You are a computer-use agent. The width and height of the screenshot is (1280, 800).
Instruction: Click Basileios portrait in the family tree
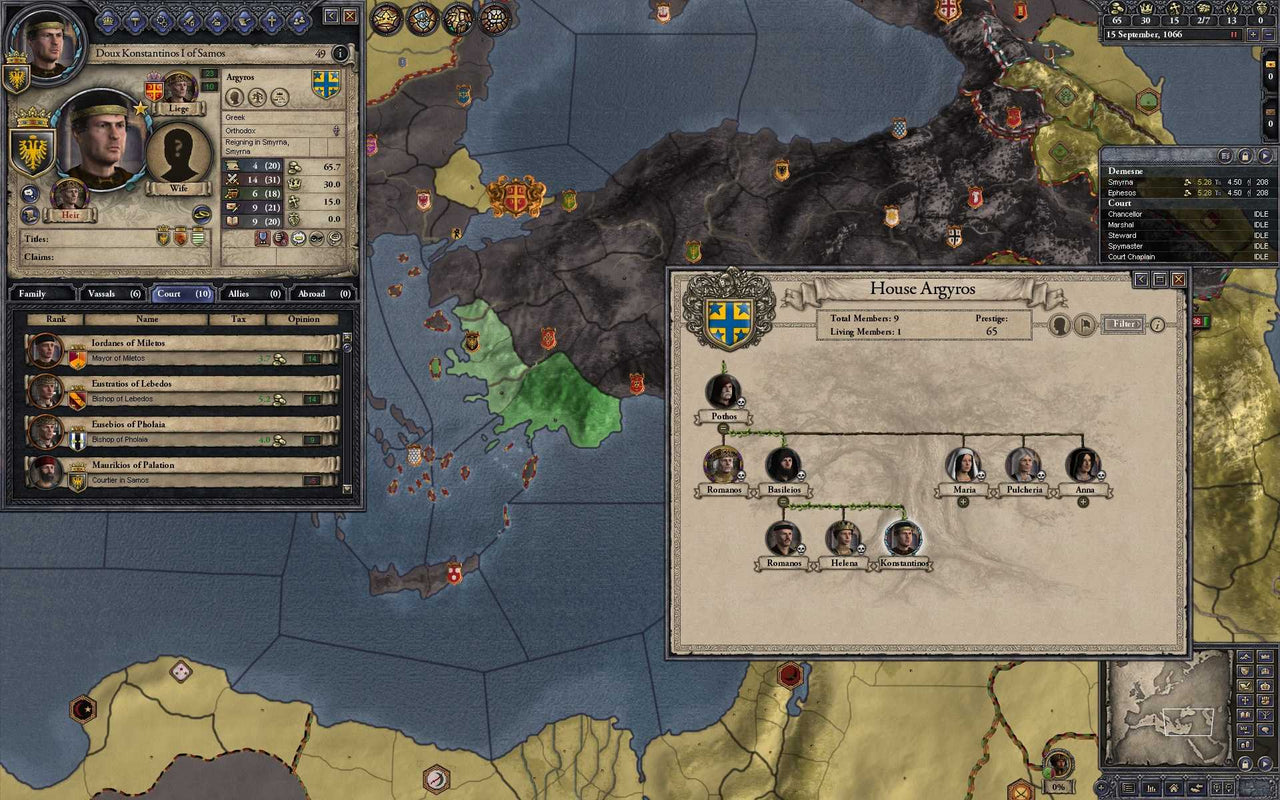click(783, 465)
